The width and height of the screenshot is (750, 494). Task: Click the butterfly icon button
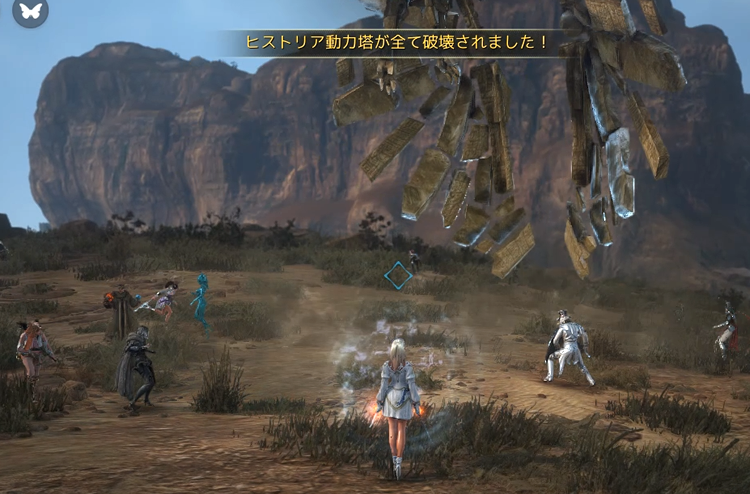pyautogui.click(x=30, y=11)
